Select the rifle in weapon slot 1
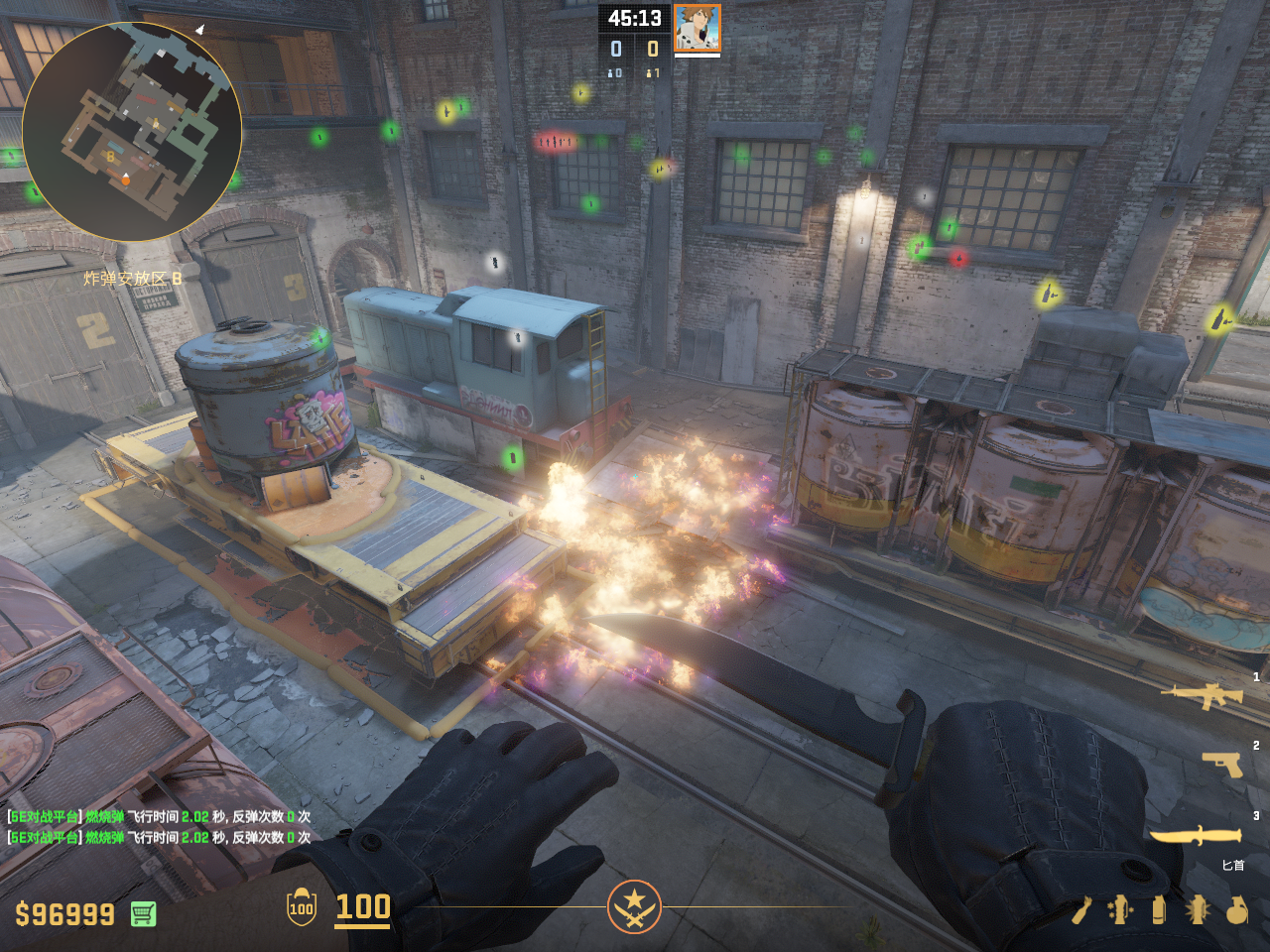Screen dimensions: 1270x952 coord(1202,695)
